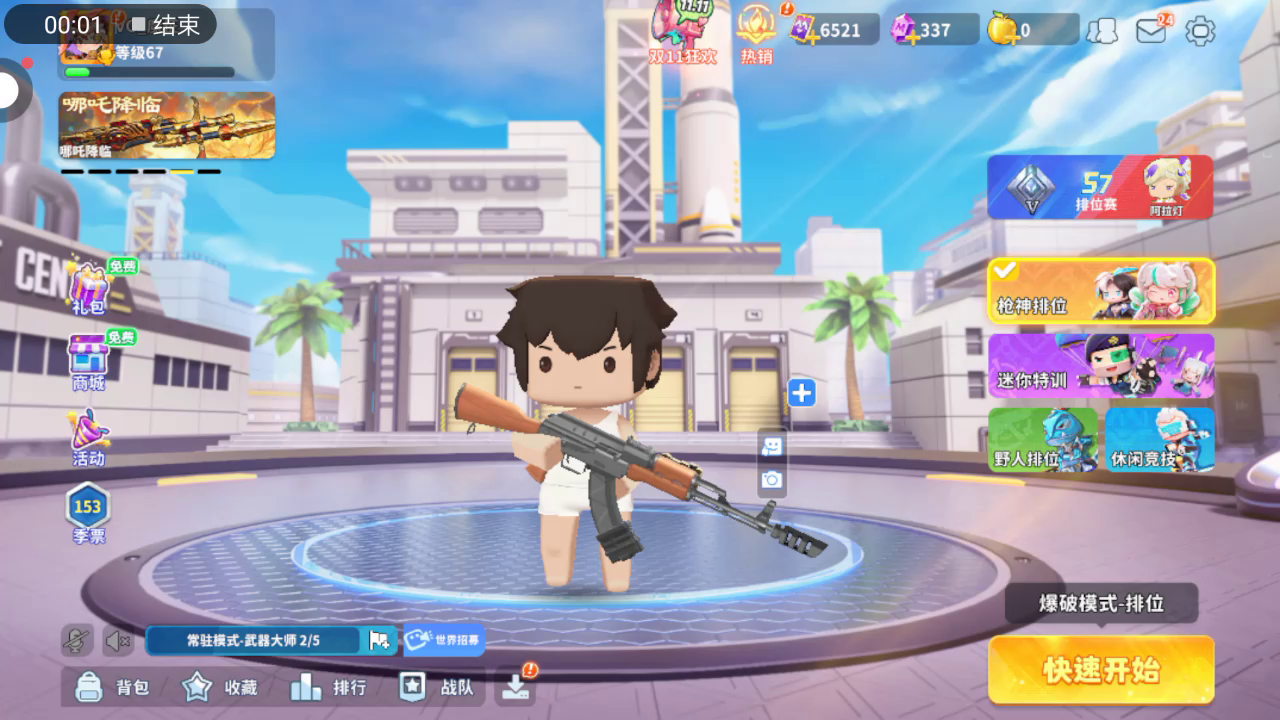The image size is (1280, 720).
Task: Claim the free 礼包 gift pack
Action: tap(89, 287)
